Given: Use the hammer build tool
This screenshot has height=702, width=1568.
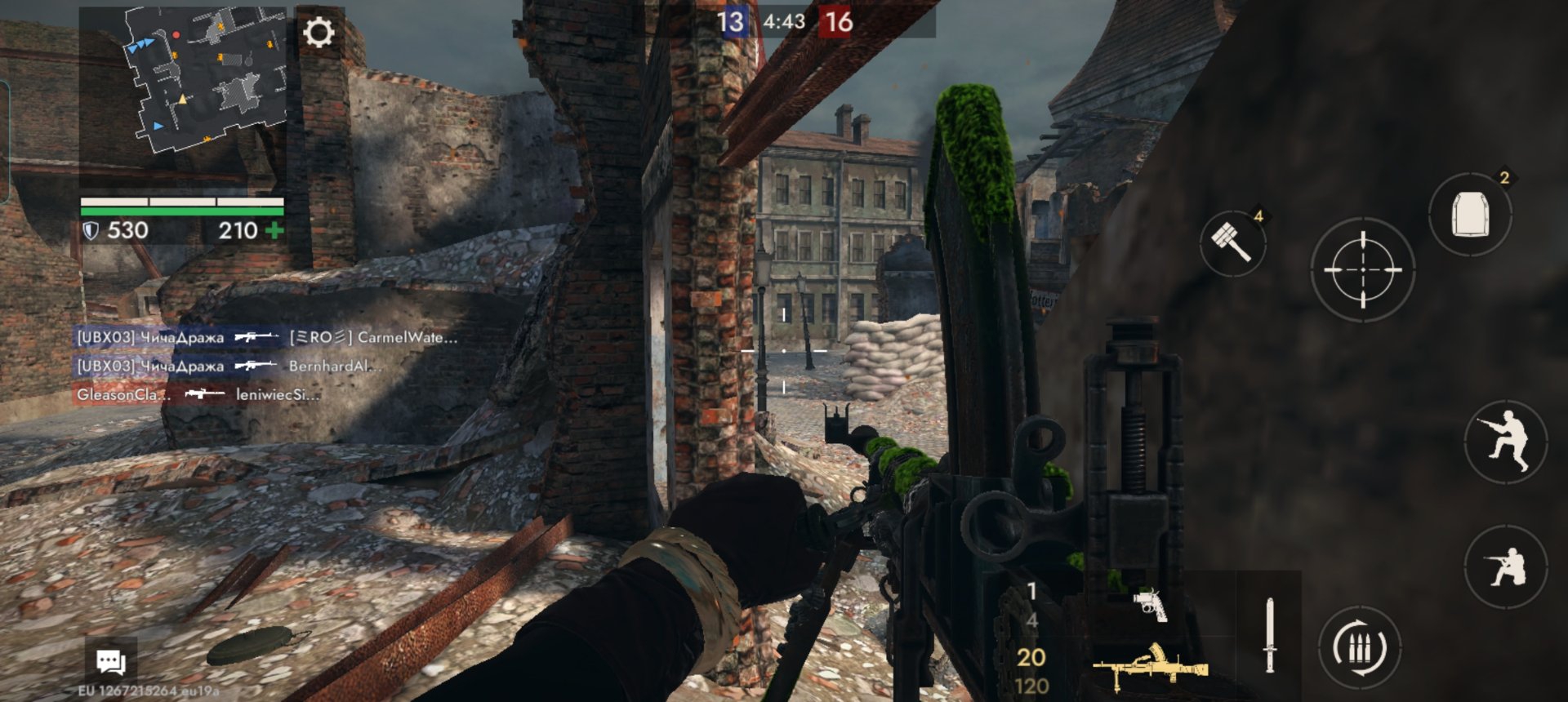Looking at the screenshot, I should [x=1232, y=242].
